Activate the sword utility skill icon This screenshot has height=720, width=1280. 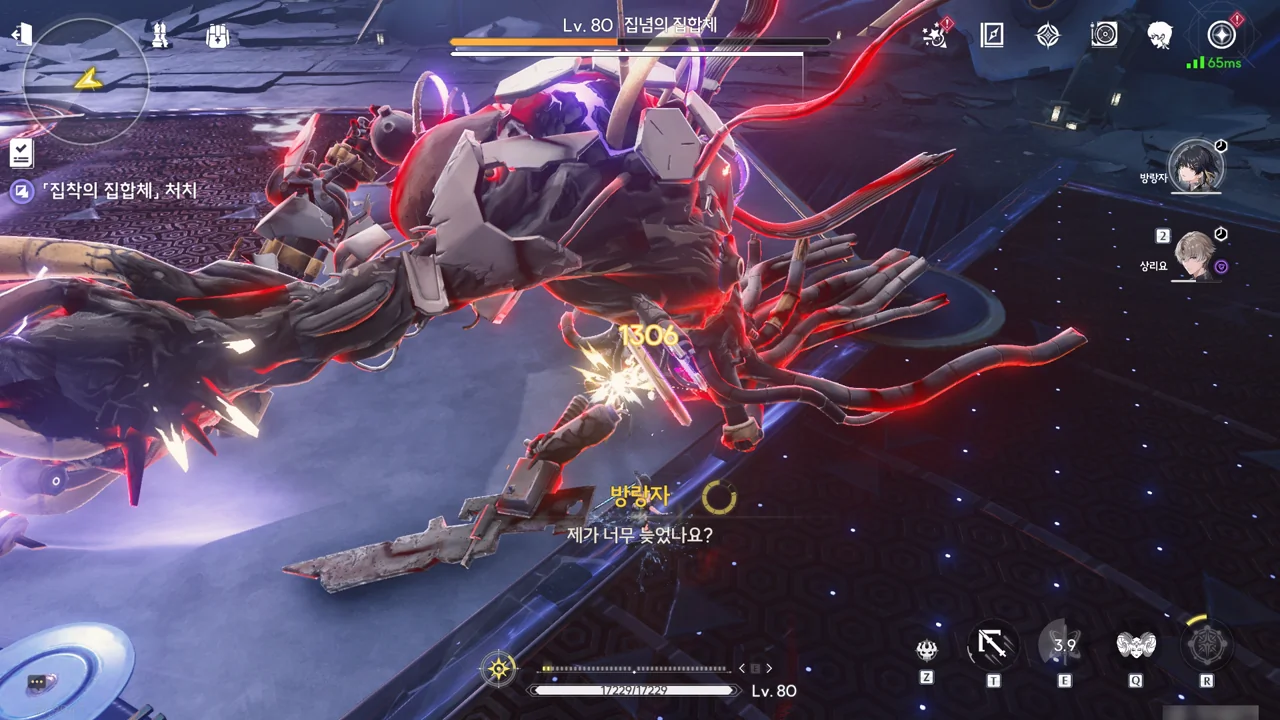click(993, 646)
